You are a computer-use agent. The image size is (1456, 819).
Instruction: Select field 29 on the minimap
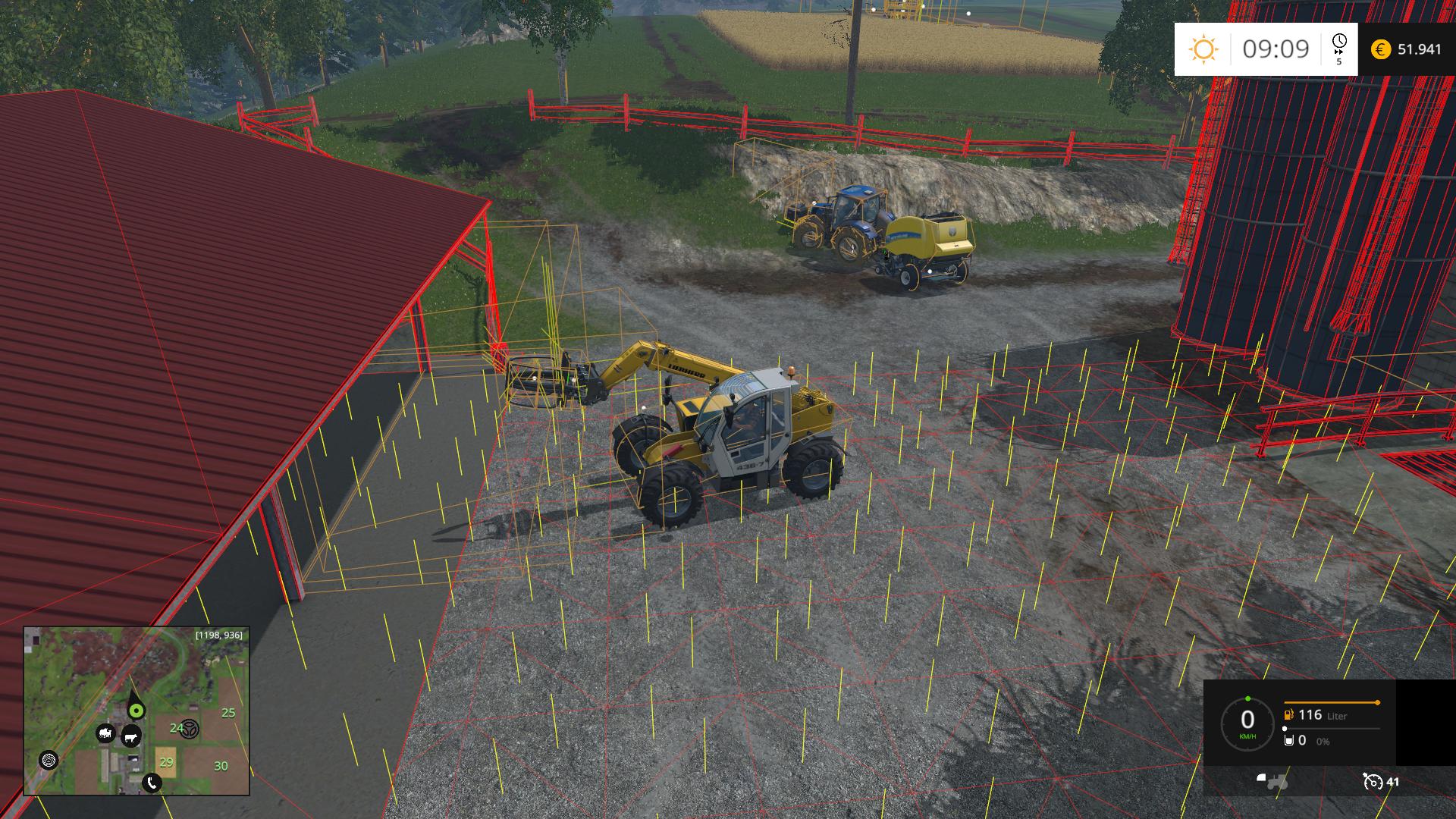[165, 762]
